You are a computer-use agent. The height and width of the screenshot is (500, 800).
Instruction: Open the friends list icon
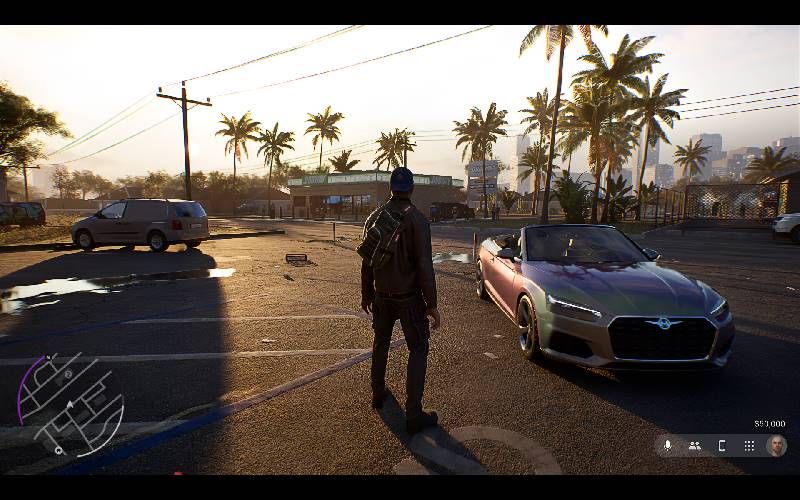pos(694,446)
